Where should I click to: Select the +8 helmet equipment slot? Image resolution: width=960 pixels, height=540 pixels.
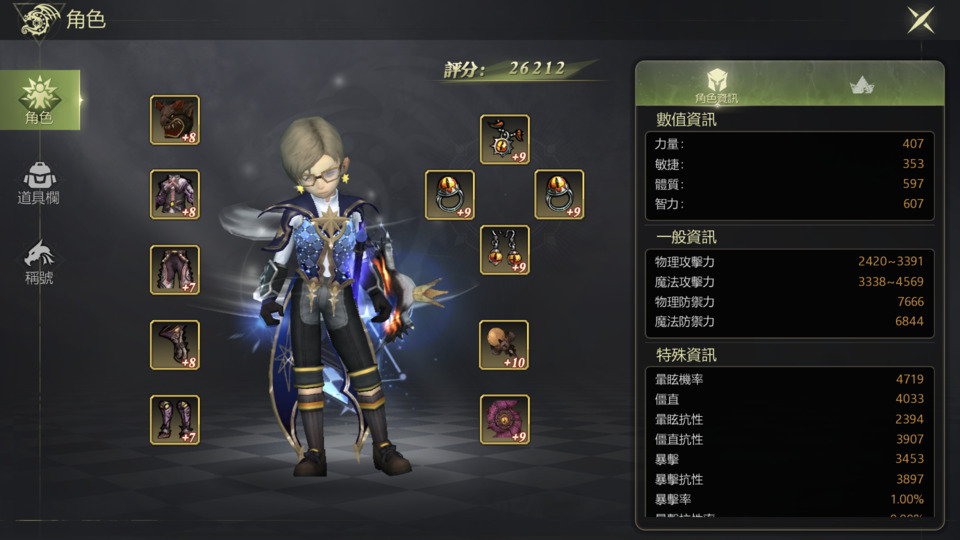click(175, 120)
